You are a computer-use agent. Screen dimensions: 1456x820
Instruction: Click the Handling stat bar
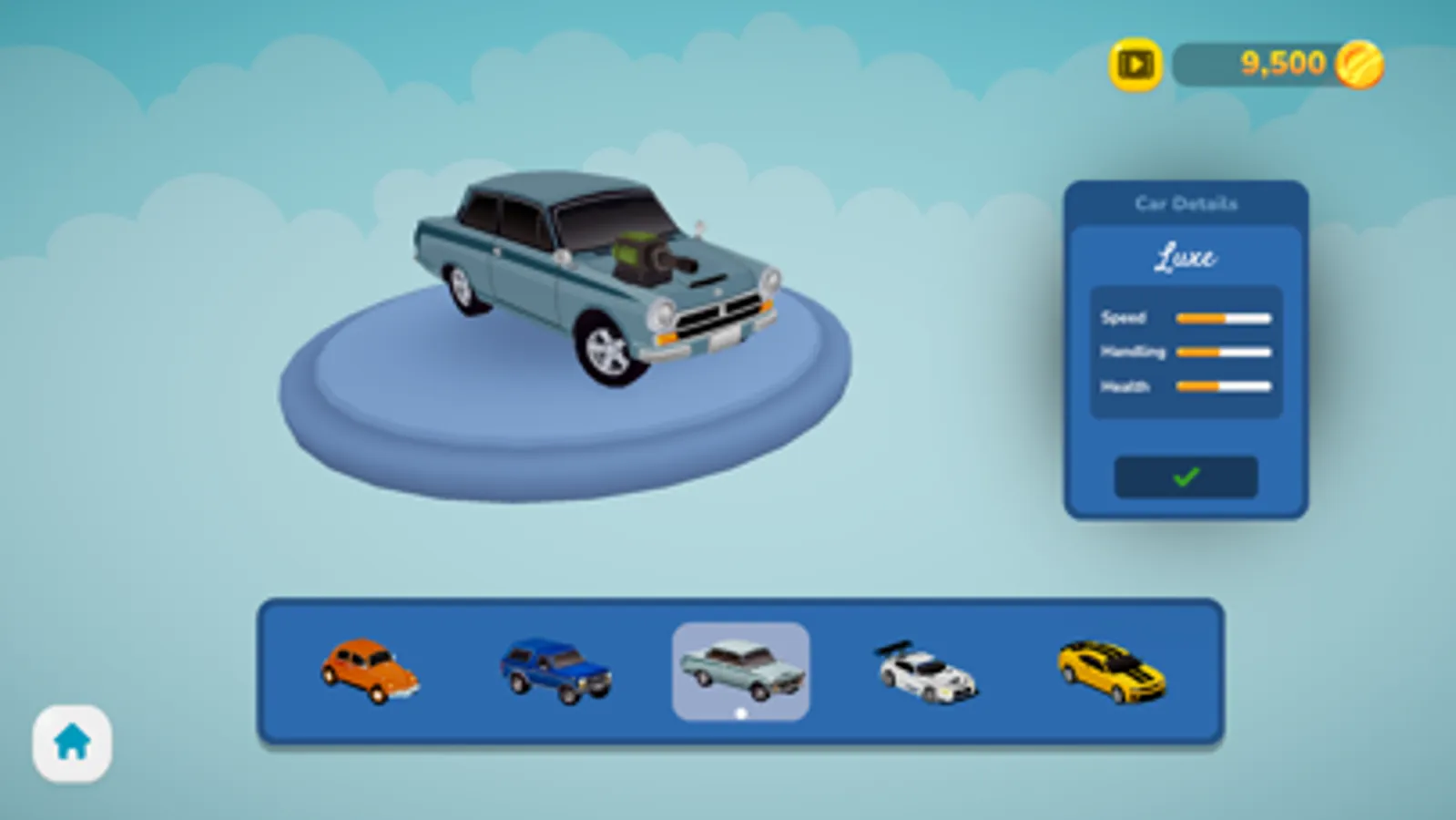click(1222, 351)
